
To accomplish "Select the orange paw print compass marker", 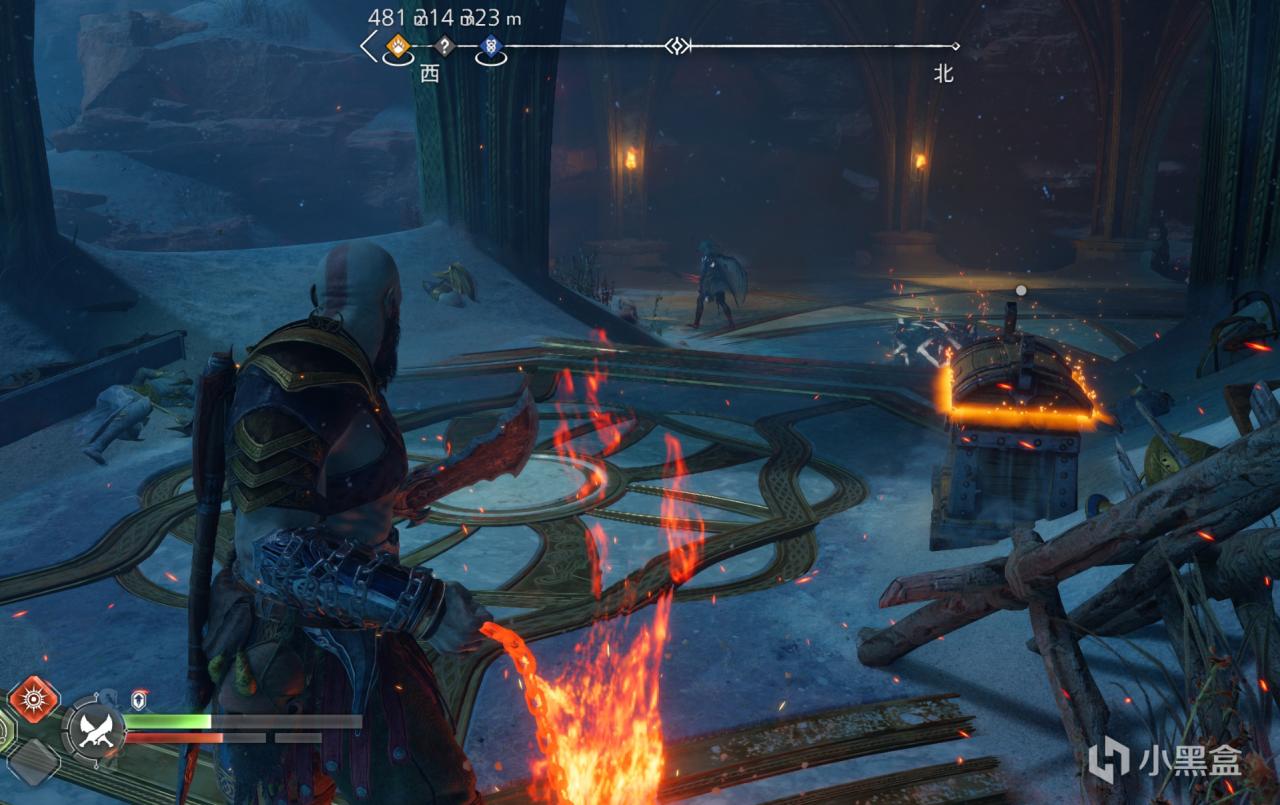I will coord(398,45).
